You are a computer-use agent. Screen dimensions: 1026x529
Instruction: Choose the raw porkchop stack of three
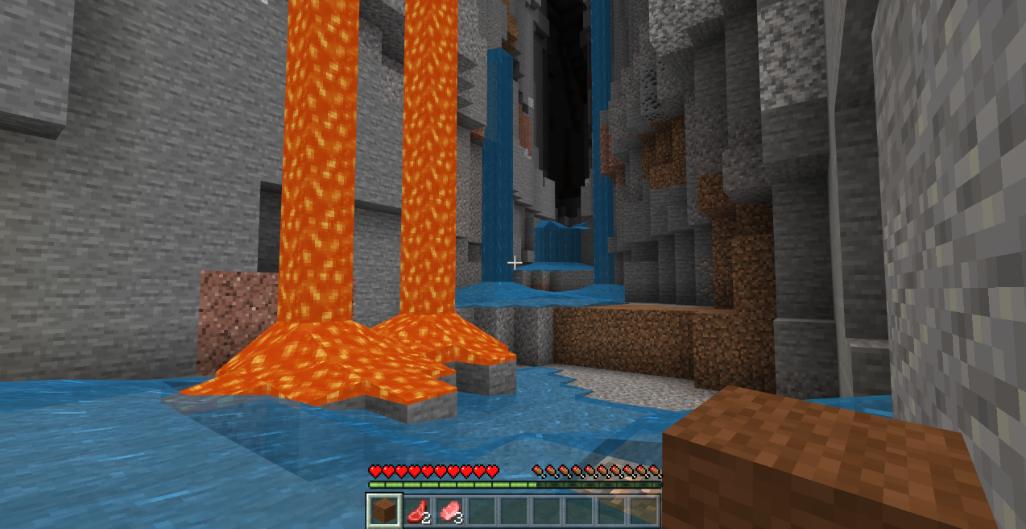449,510
